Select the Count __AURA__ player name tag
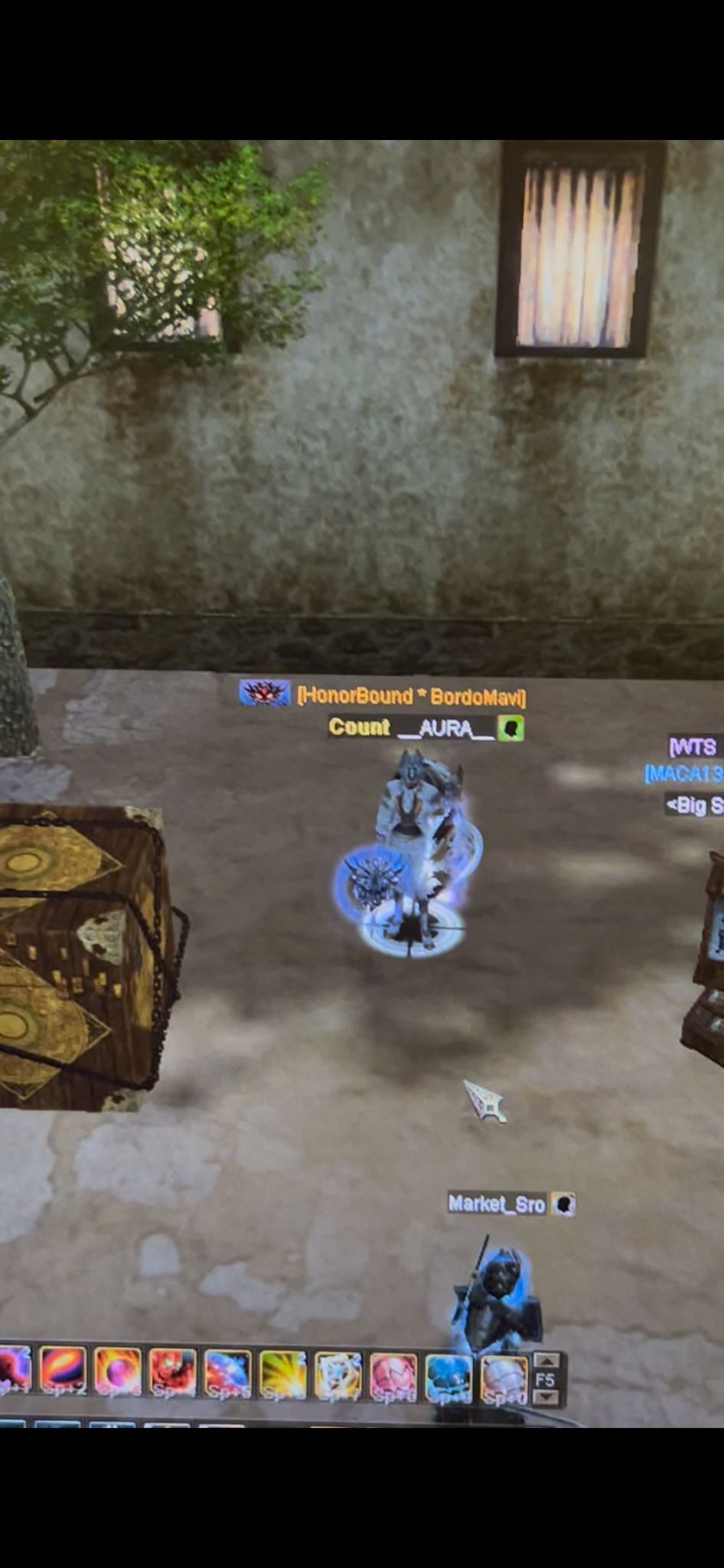The height and width of the screenshot is (1568, 724). 412,727
